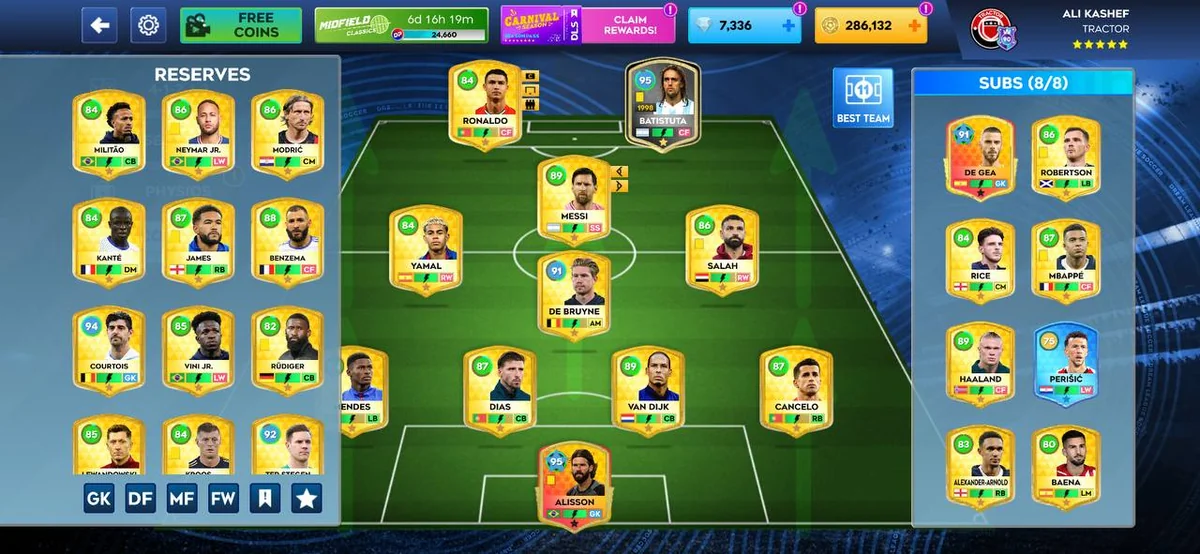This screenshot has width=1200, height=554.
Task: Filter reserves by DF
Action: click(x=140, y=498)
